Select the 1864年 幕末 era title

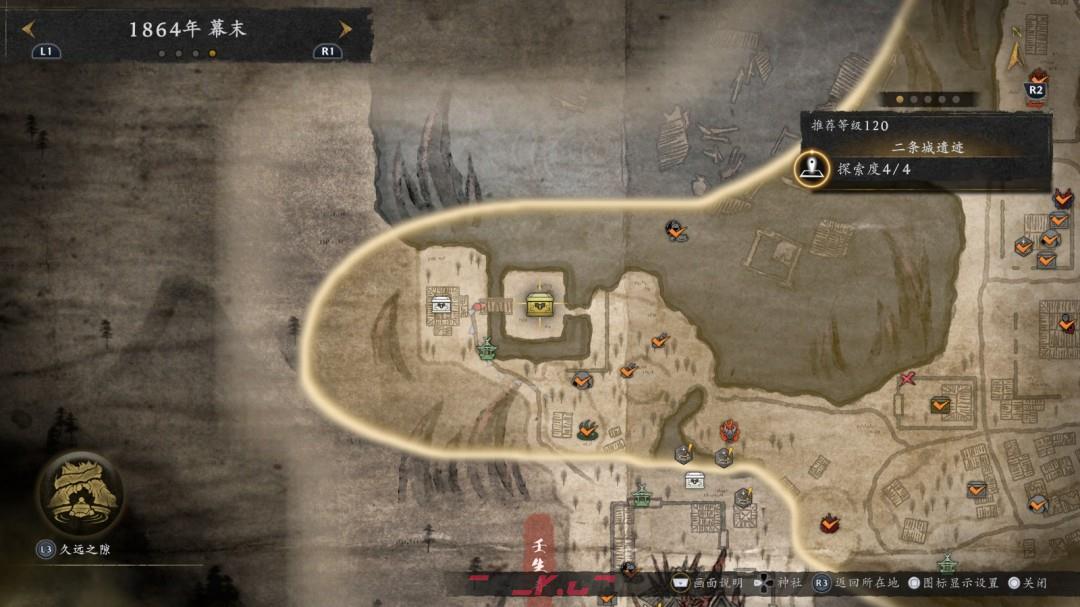(187, 29)
